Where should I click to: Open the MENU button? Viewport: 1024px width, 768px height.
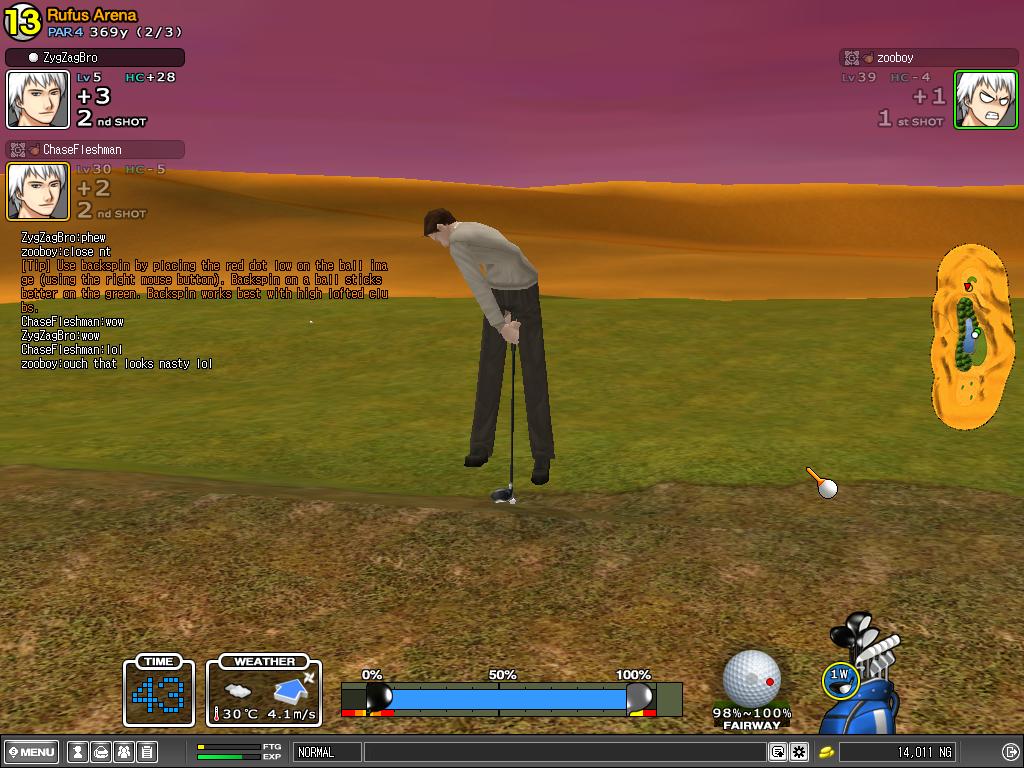pos(31,752)
